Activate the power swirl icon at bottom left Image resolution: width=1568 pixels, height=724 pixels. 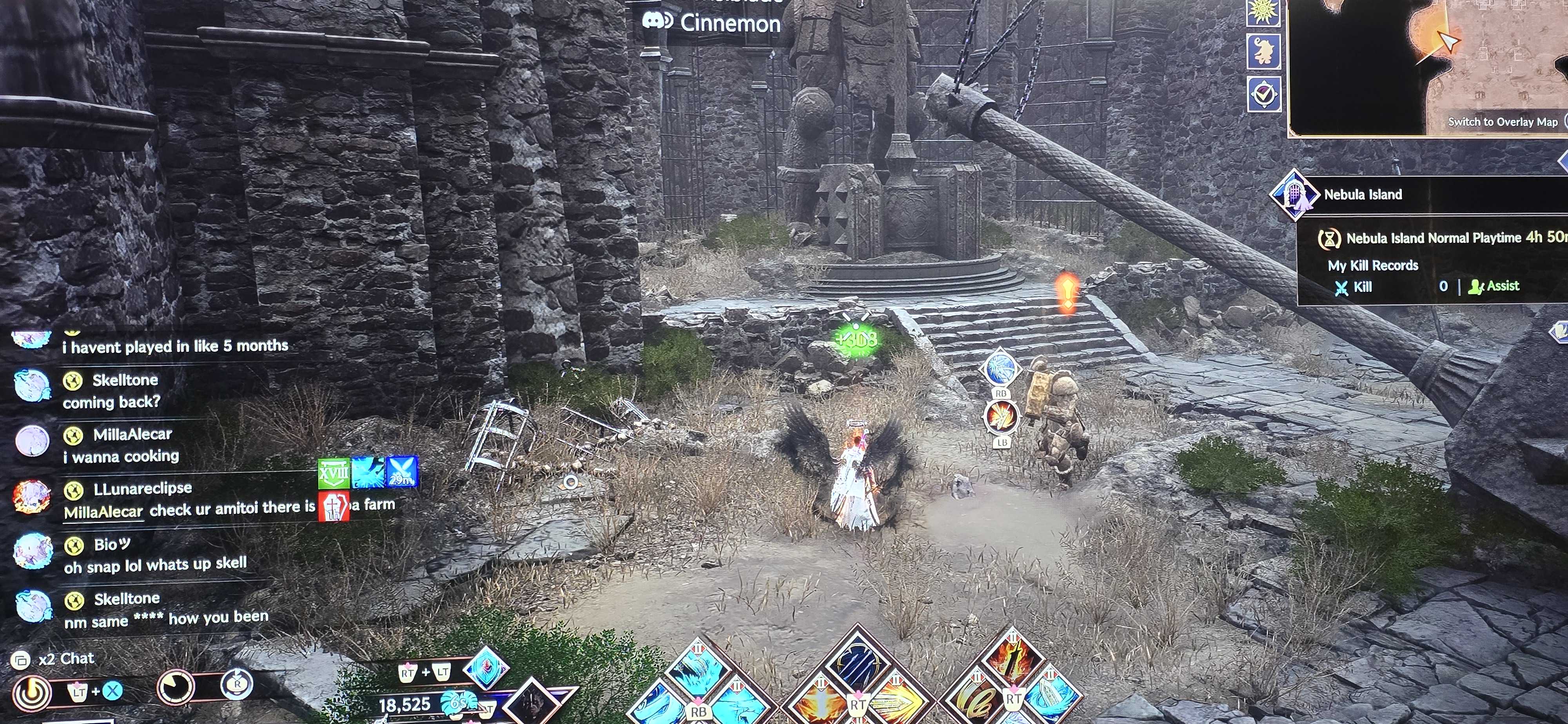click(x=32, y=692)
